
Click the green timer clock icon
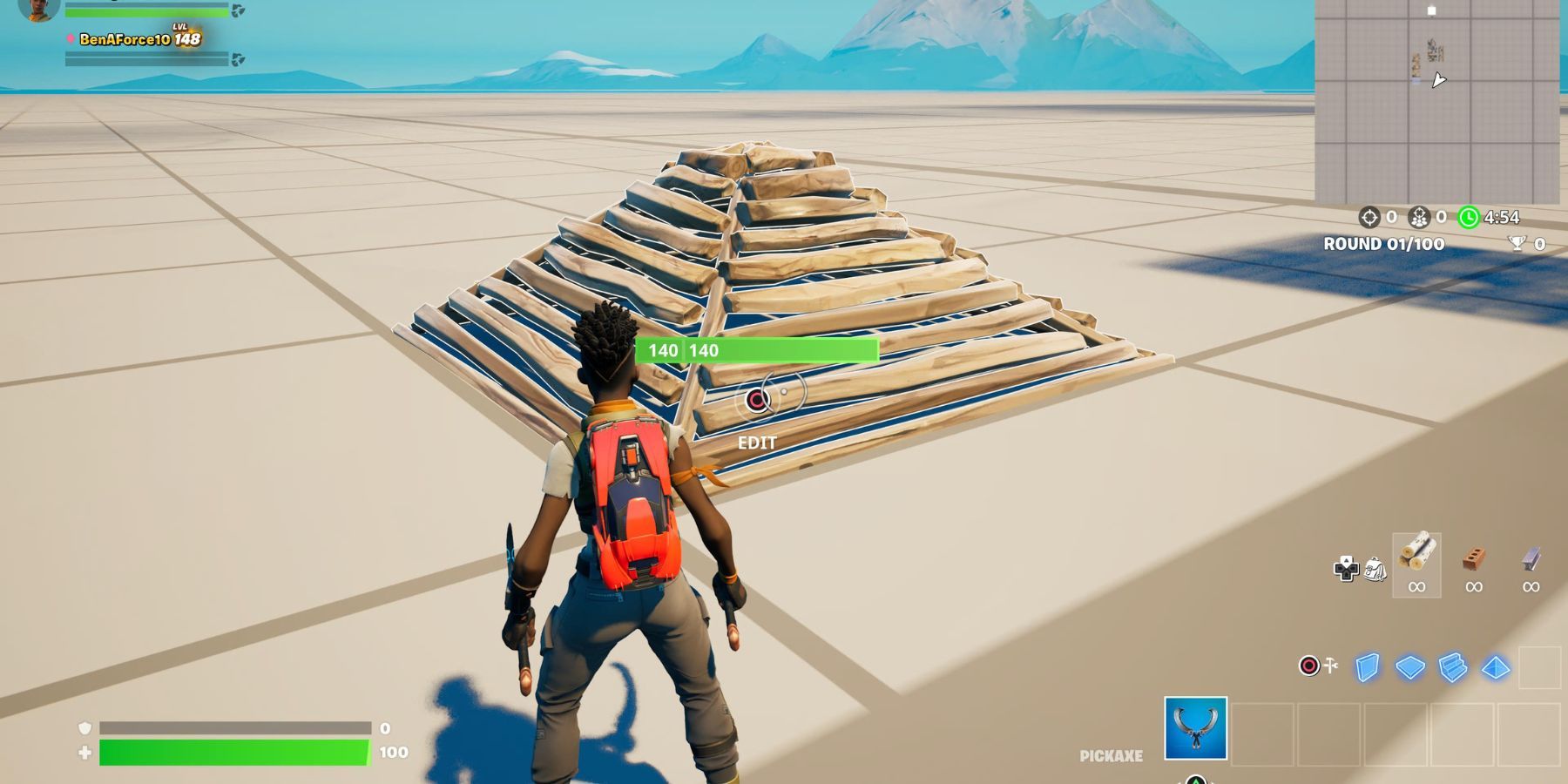[1470, 220]
